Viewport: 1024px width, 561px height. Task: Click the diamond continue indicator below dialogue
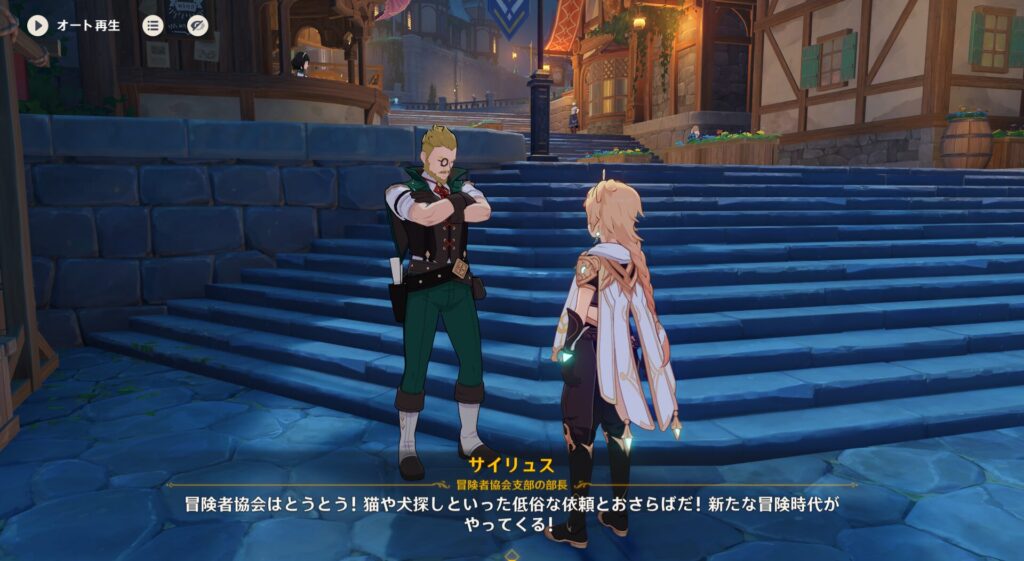(x=512, y=553)
